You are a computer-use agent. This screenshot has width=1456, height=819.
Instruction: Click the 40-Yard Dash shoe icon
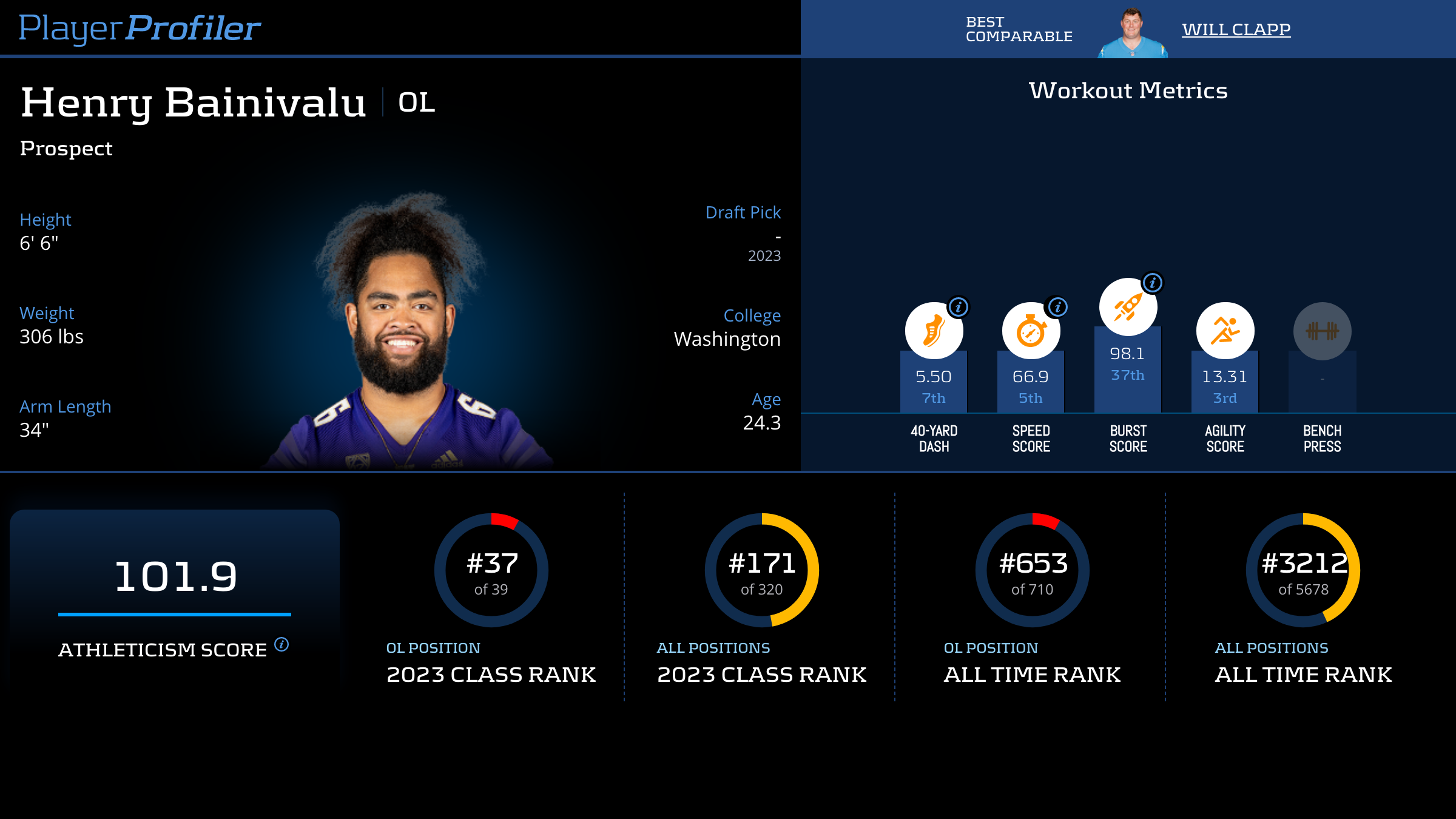pos(933,331)
